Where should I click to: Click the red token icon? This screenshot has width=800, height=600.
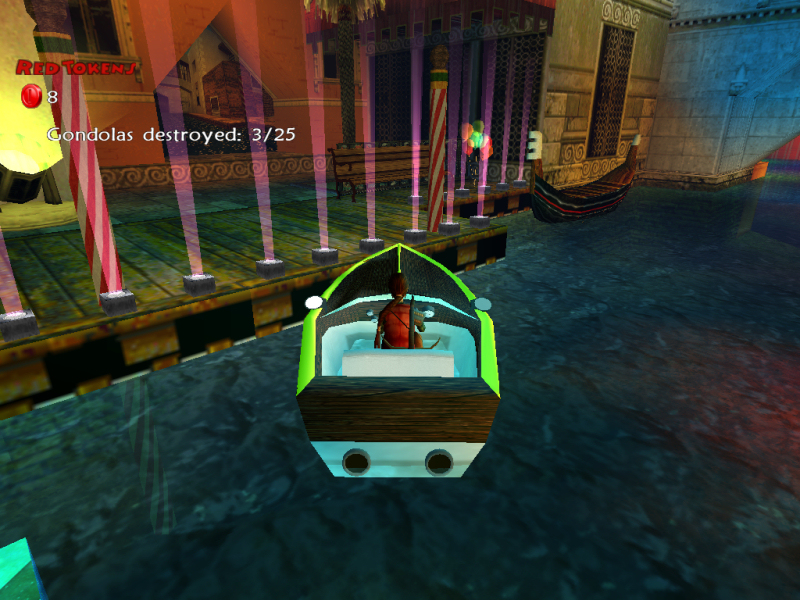tap(31, 97)
